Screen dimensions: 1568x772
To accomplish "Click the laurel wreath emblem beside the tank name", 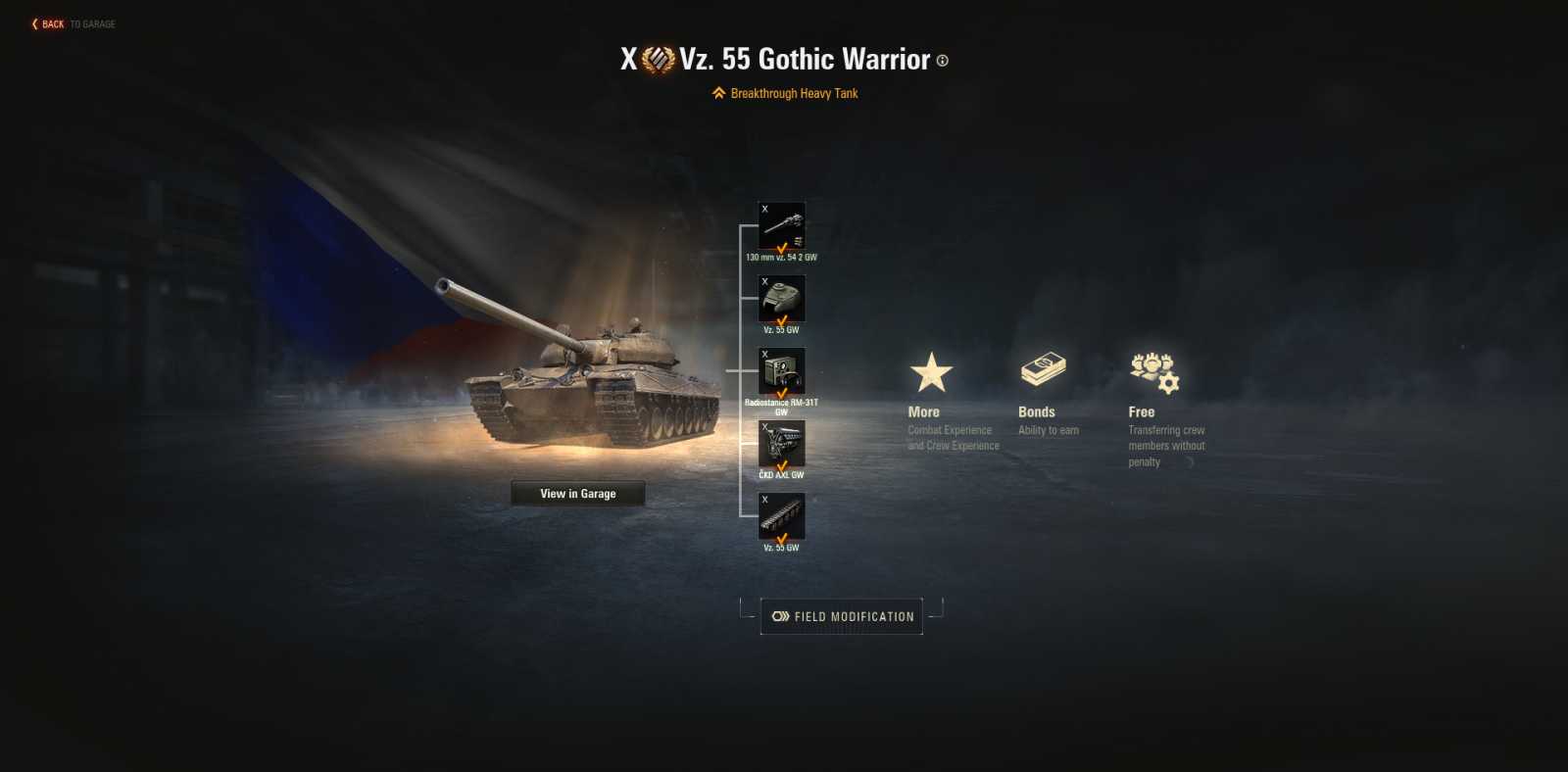I will (x=659, y=59).
